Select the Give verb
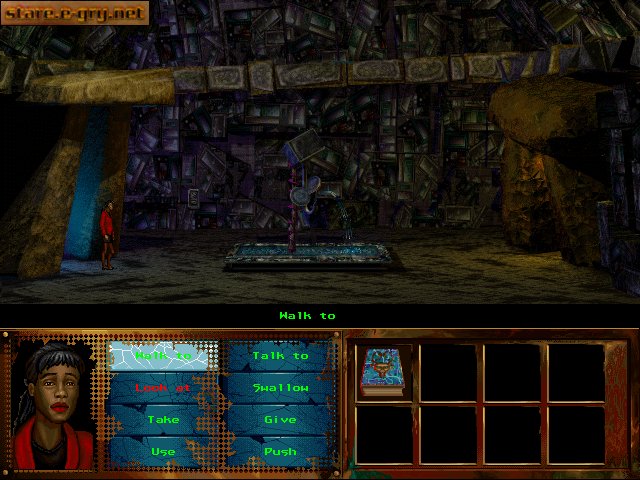Image resolution: width=640 pixels, height=480 pixels. (280, 420)
